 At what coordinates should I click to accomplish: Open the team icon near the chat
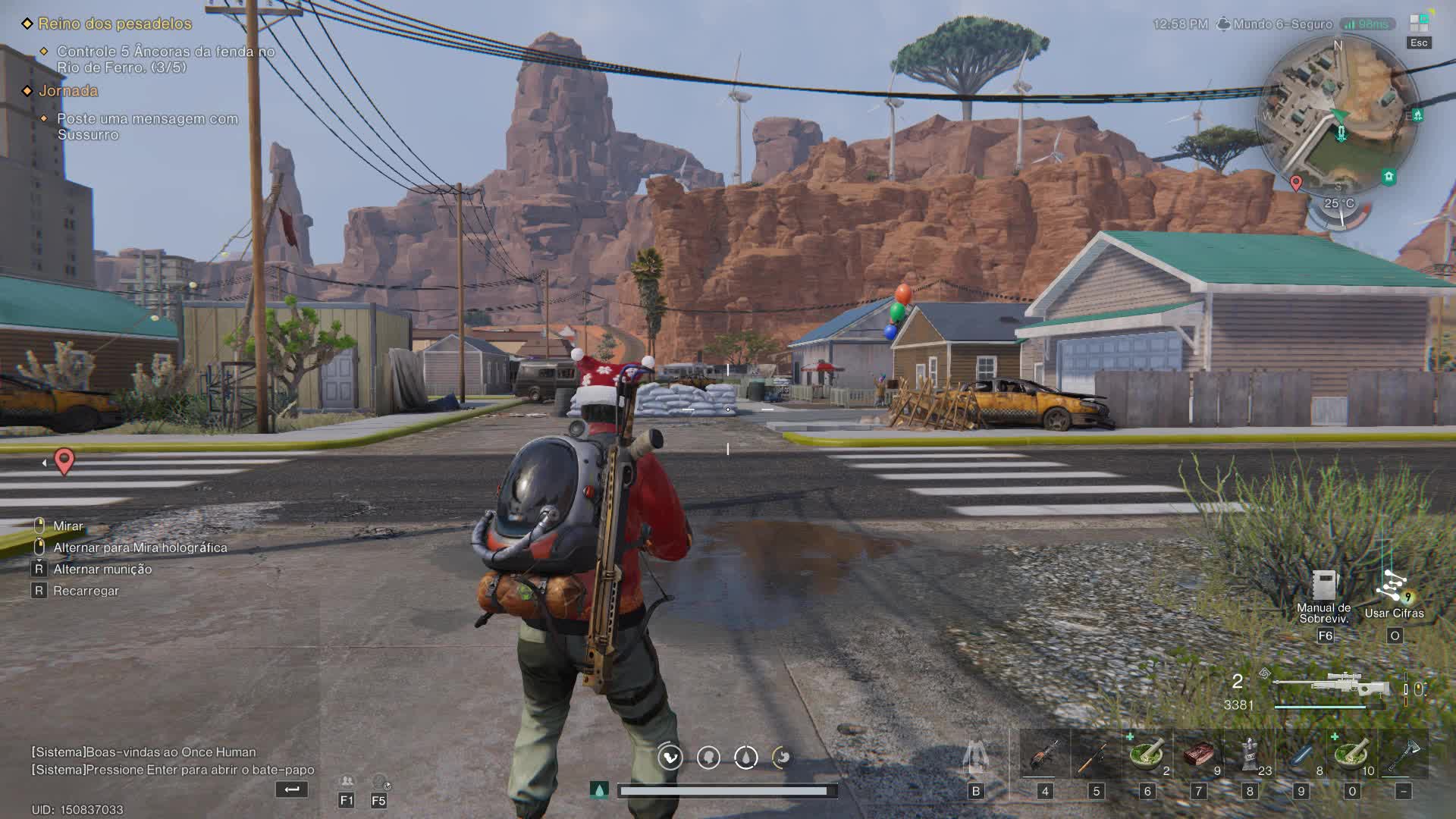[347, 782]
